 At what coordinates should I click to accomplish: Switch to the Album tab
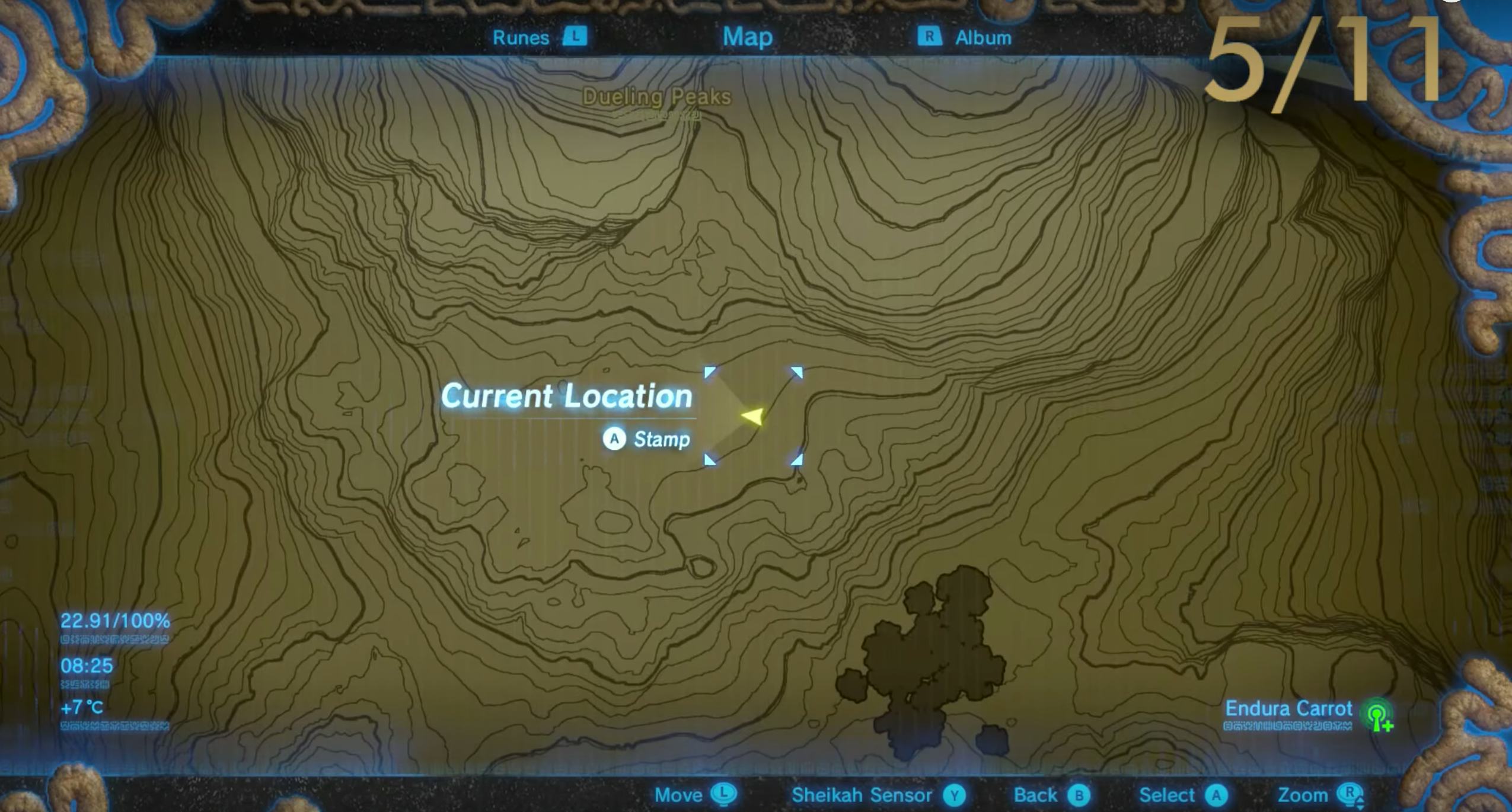(984, 37)
